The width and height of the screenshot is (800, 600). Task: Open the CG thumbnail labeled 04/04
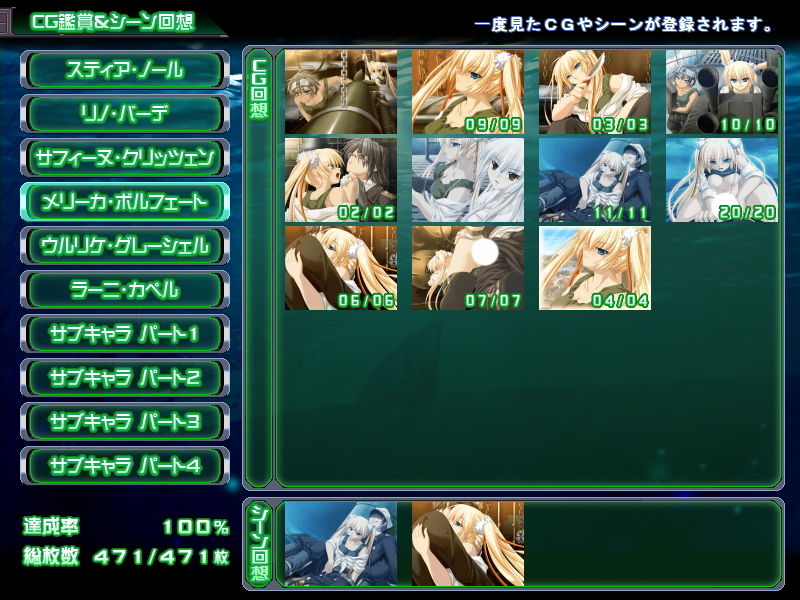point(595,268)
